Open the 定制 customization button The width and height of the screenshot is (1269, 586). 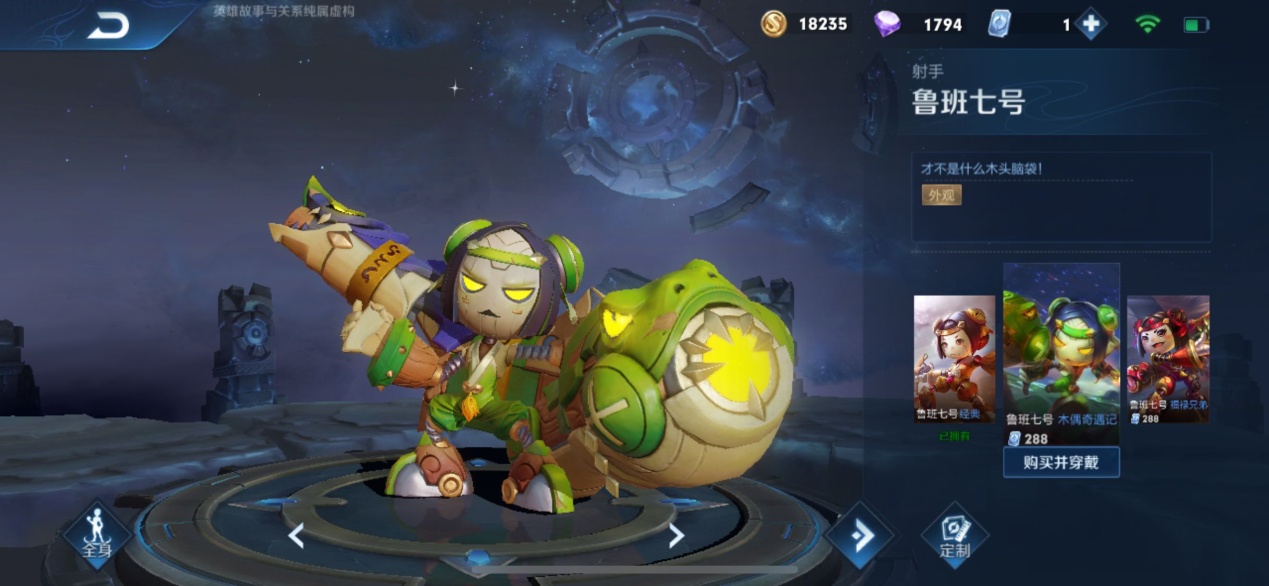pos(954,535)
